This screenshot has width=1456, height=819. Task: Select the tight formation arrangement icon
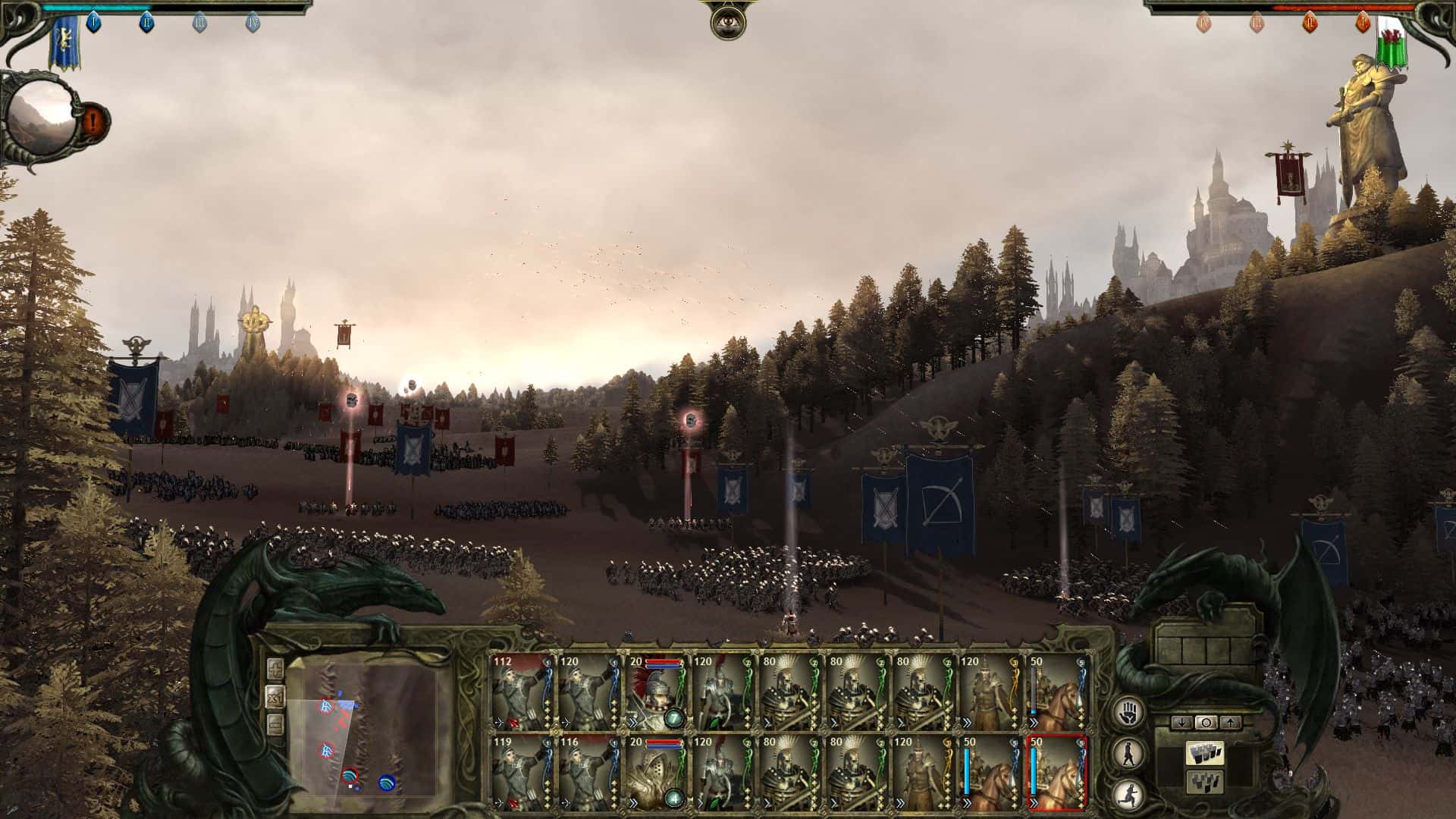pyautogui.click(x=1206, y=783)
